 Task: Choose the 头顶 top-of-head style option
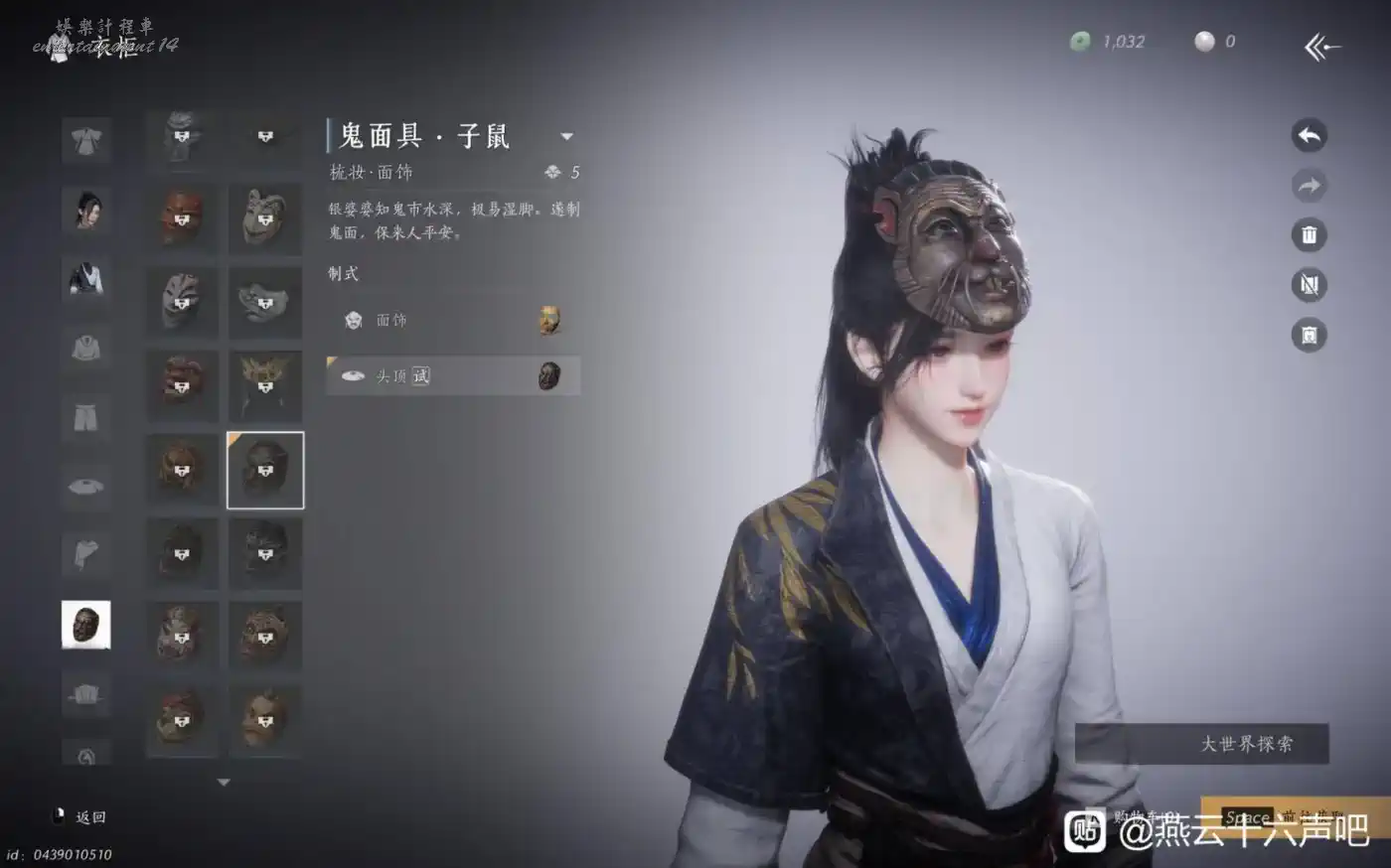click(453, 375)
